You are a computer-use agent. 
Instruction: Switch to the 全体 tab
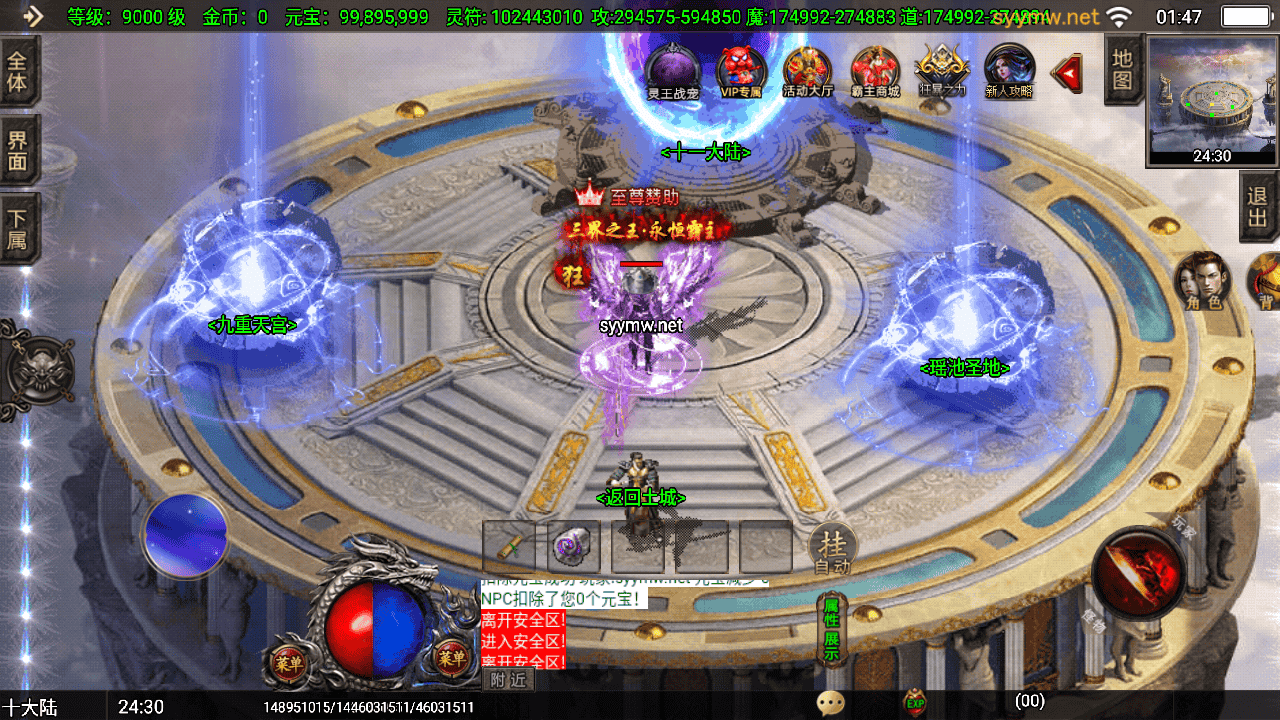(18, 70)
